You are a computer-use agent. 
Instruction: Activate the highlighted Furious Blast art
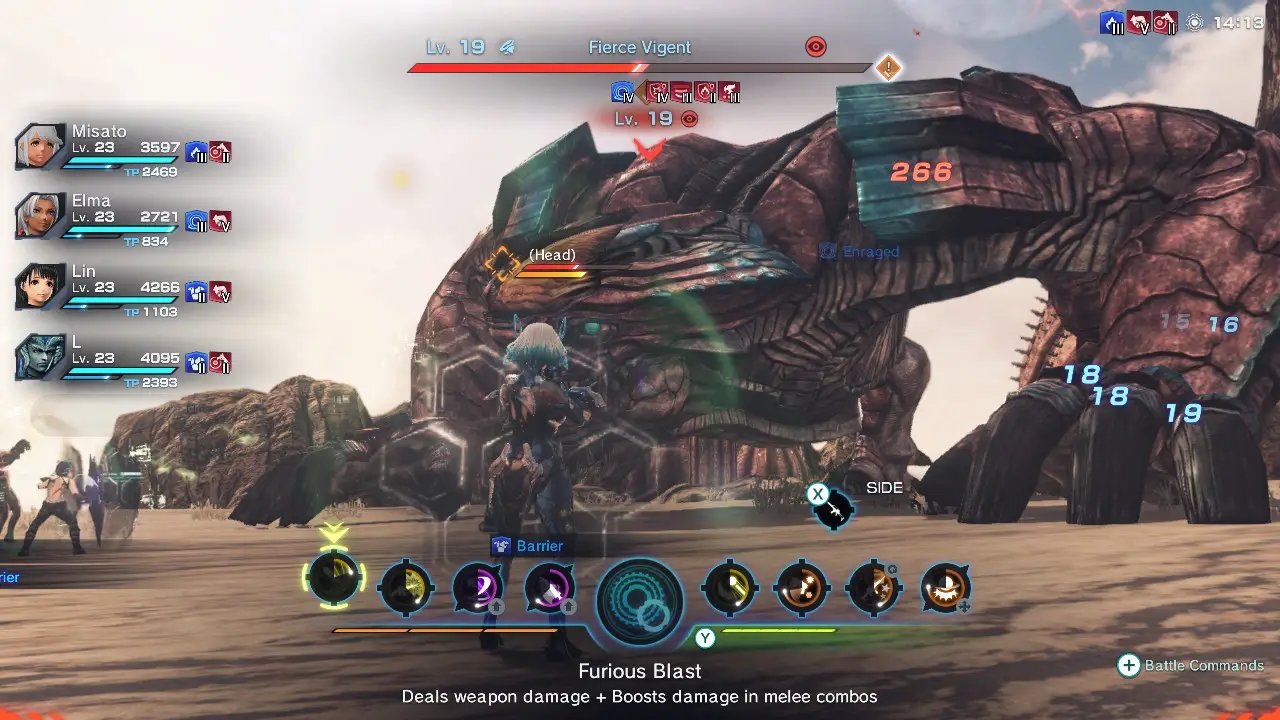coord(334,579)
